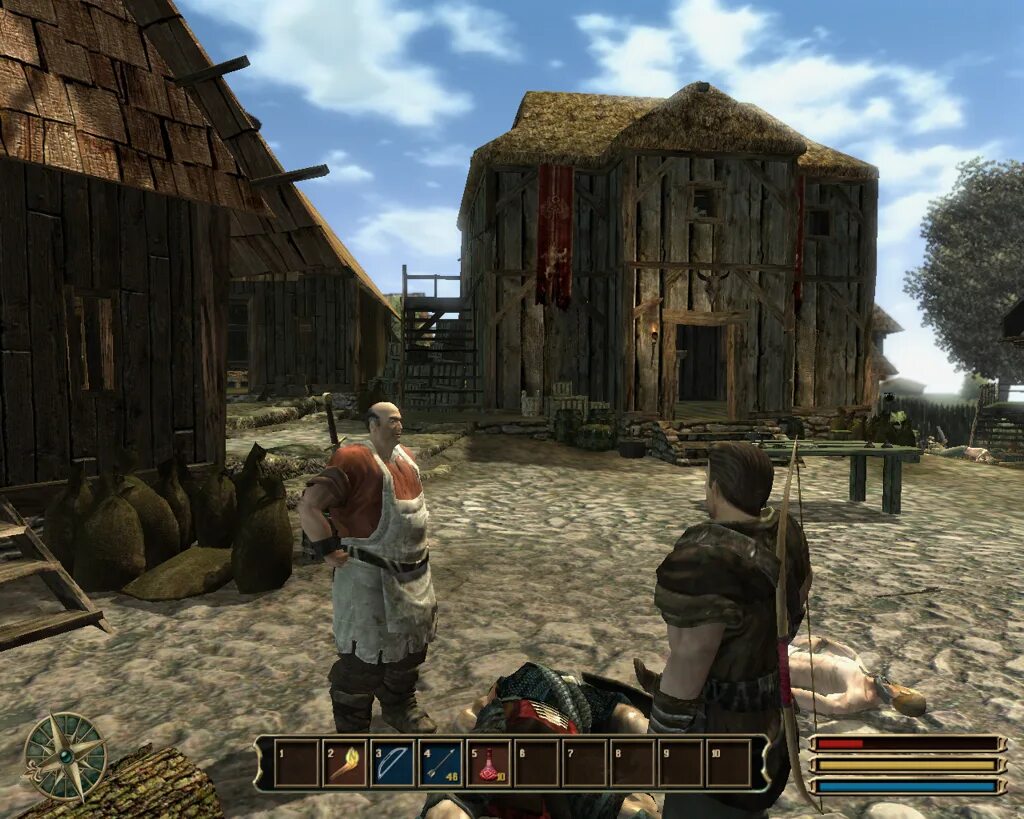Select the torch in quick slot 2
1024x819 pixels.
(345, 763)
